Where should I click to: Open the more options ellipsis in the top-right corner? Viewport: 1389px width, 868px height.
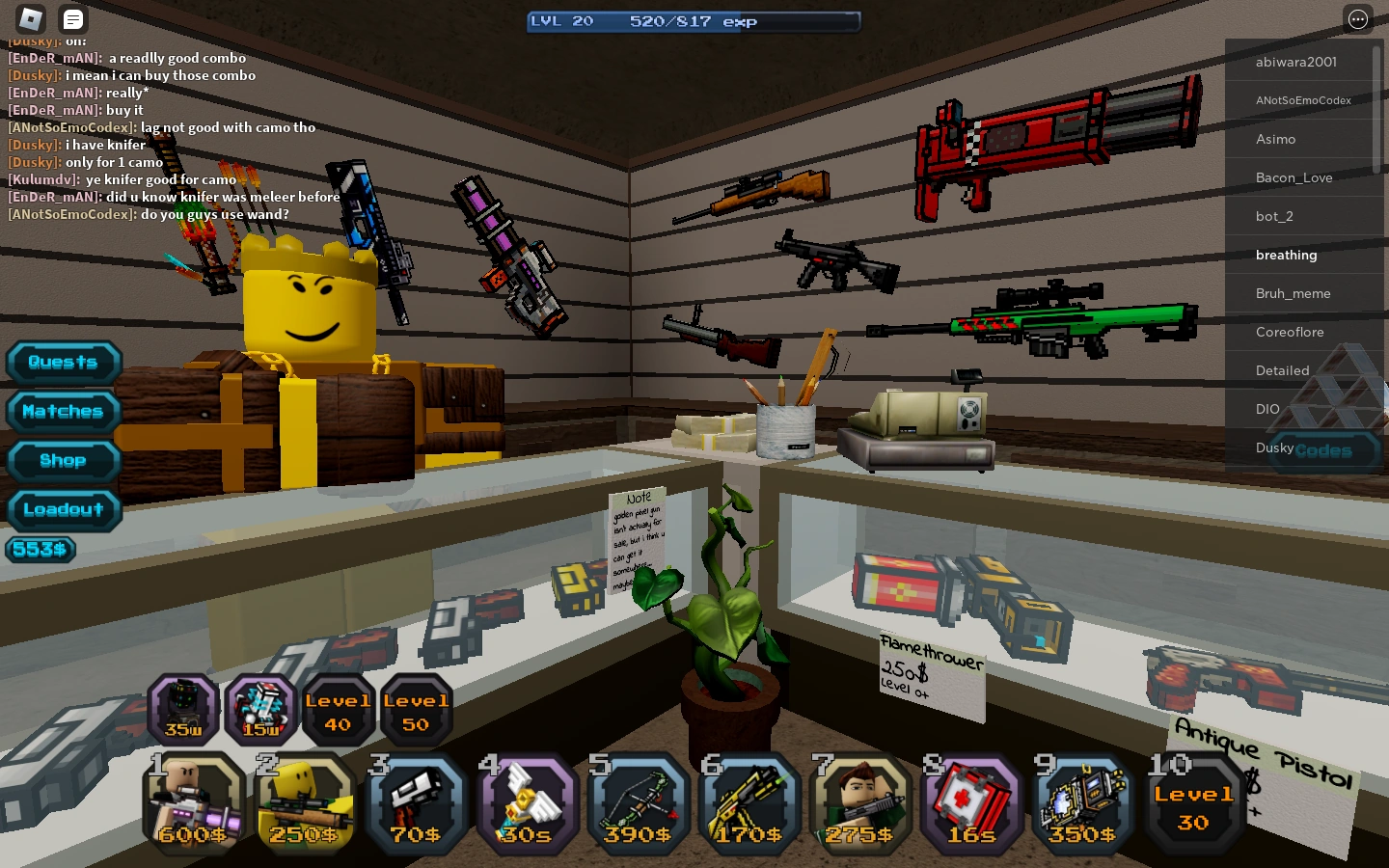[1358, 19]
